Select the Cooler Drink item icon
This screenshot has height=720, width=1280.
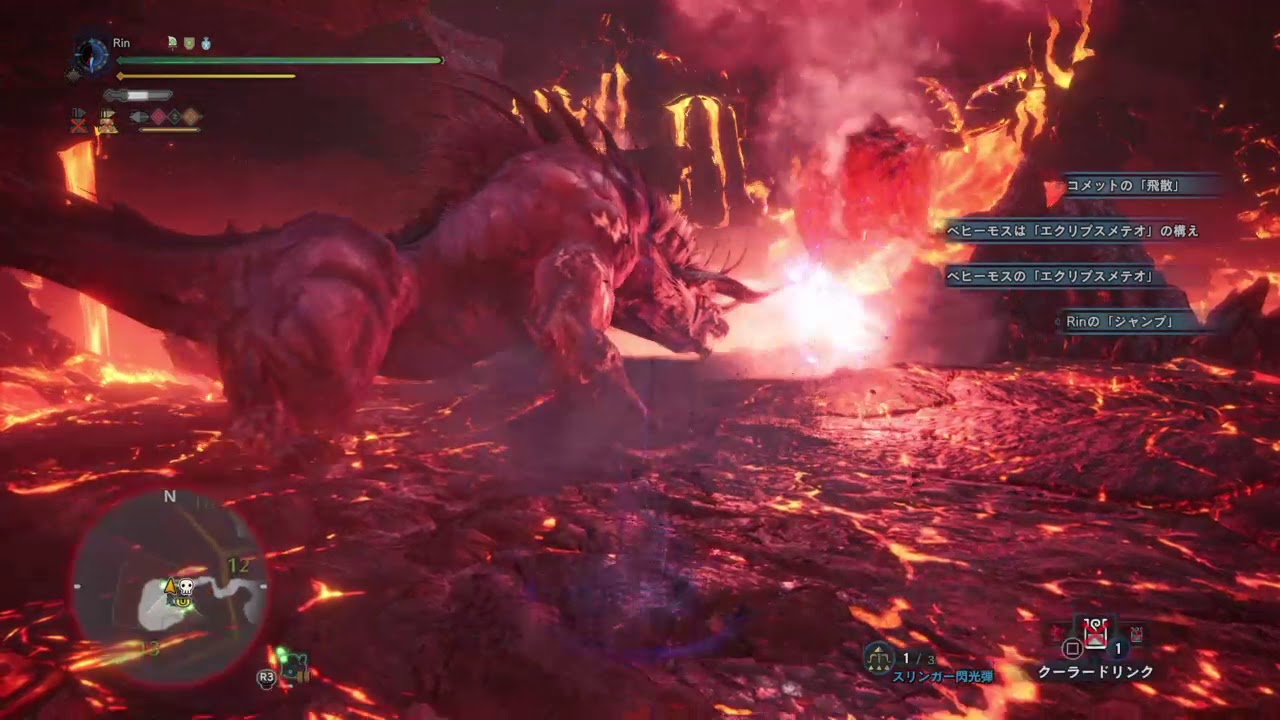1095,634
